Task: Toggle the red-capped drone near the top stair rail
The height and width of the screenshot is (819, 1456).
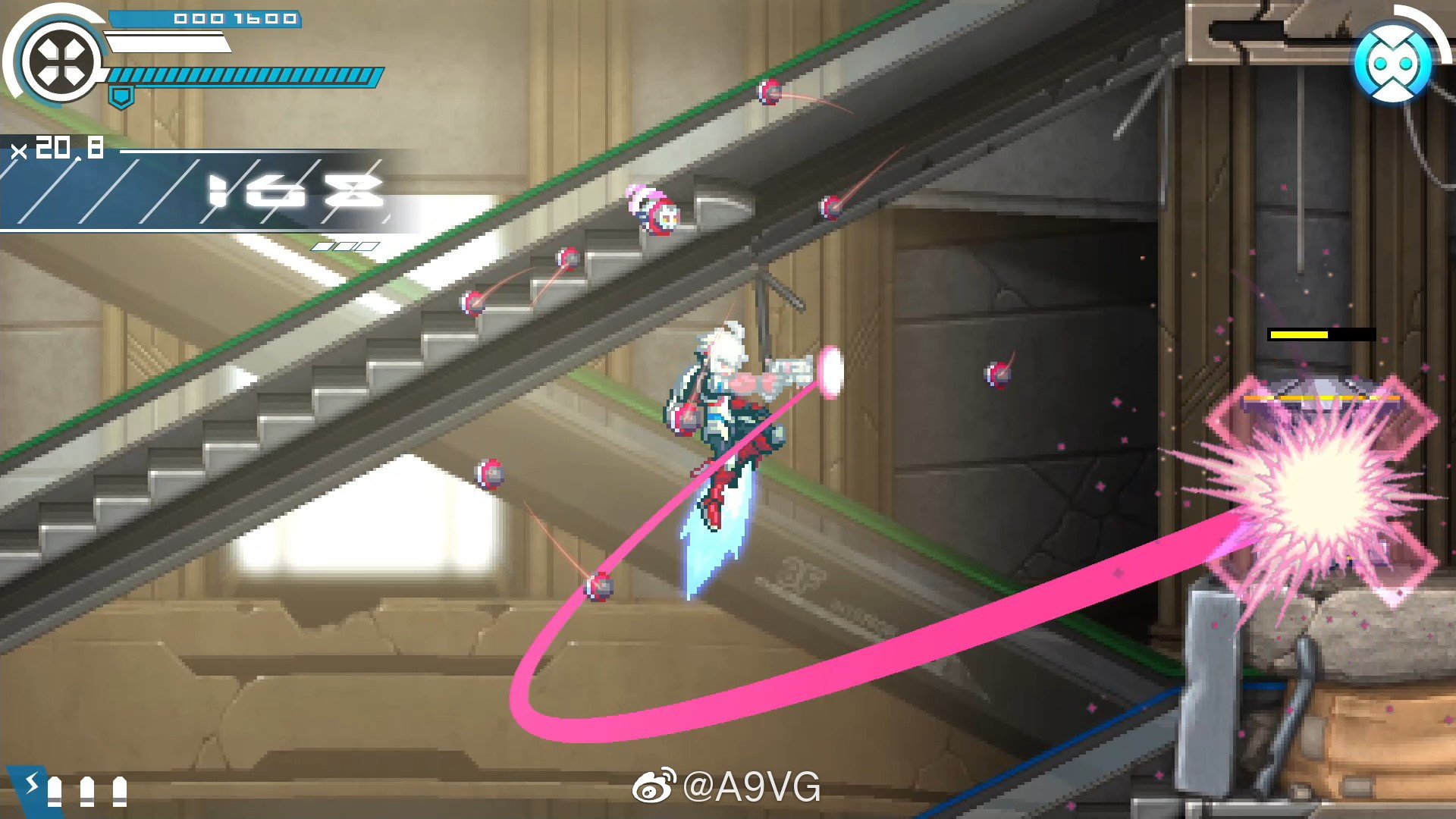Action: pyautogui.click(x=769, y=94)
